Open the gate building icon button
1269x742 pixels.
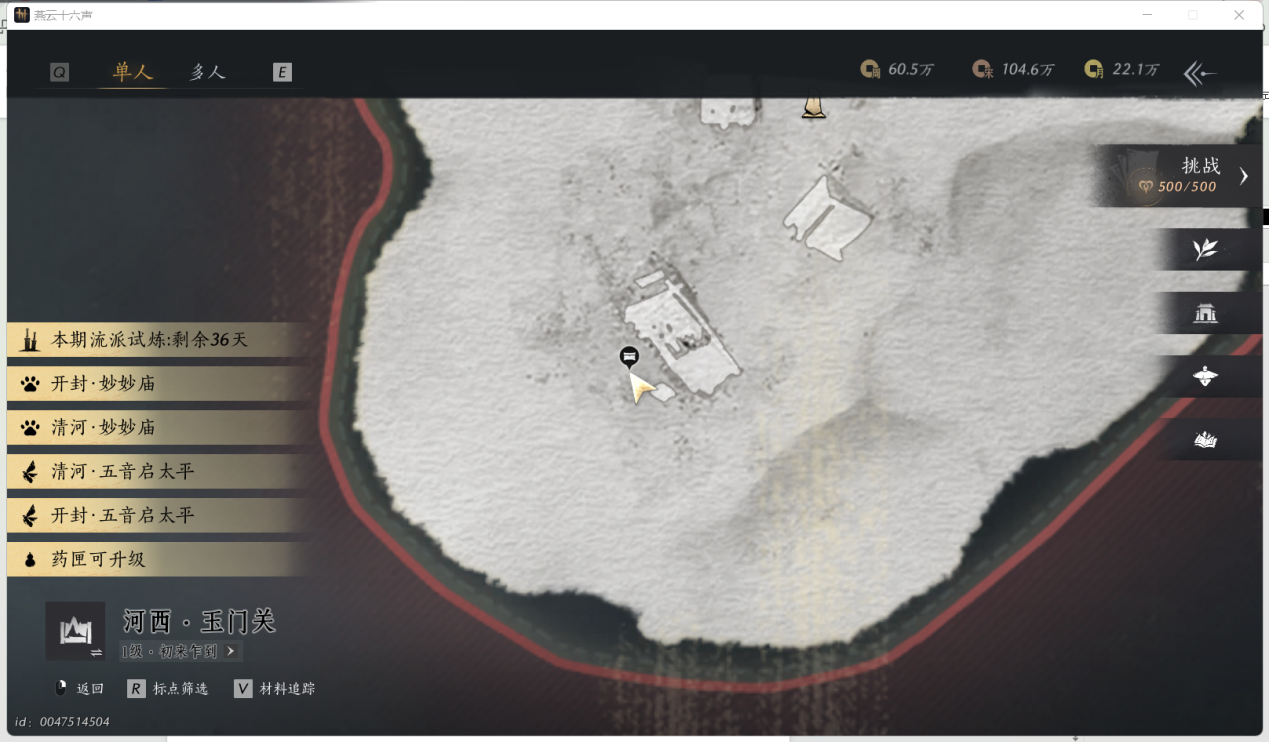pos(1206,314)
